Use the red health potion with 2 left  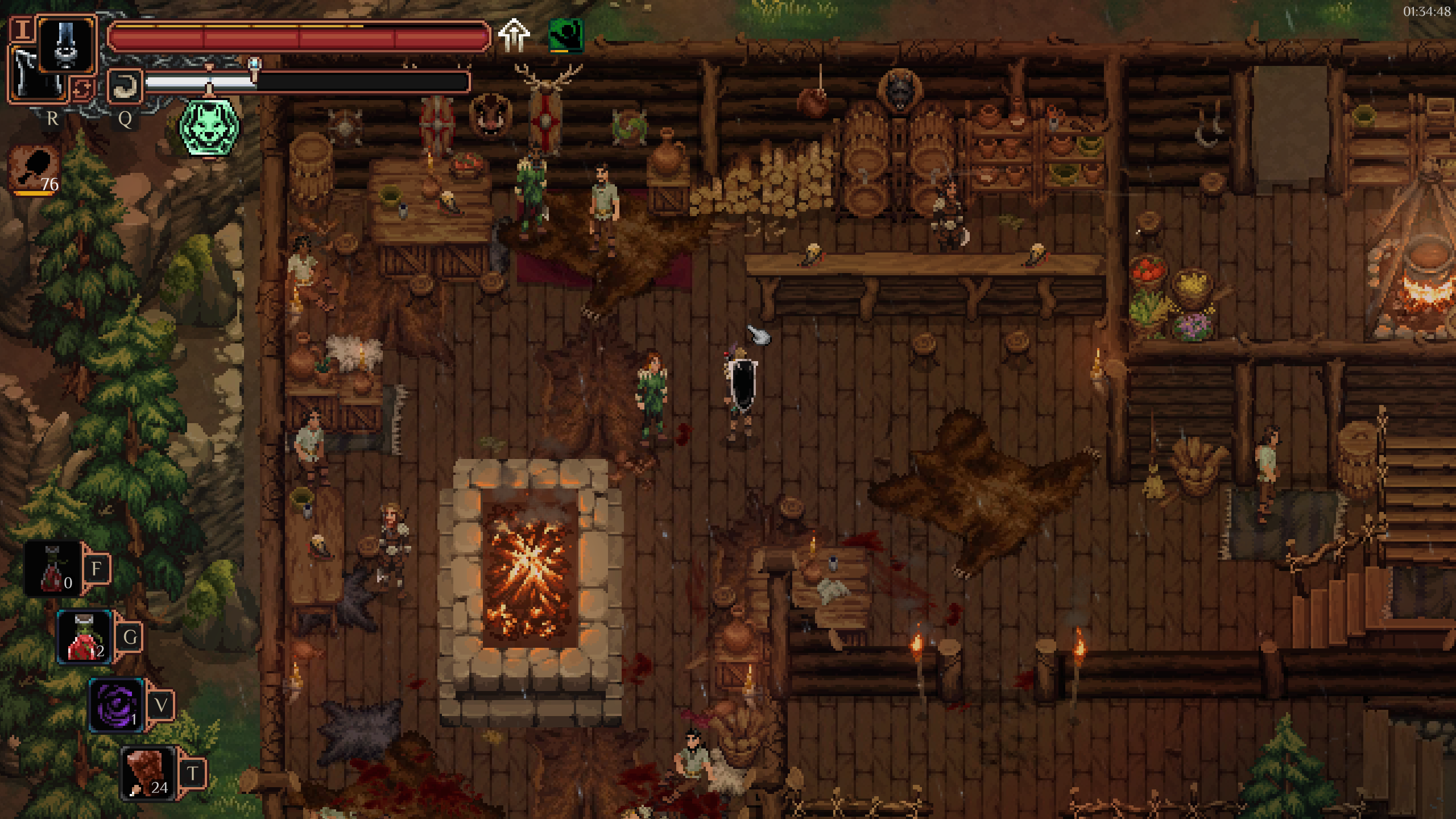tap(84, 637)
